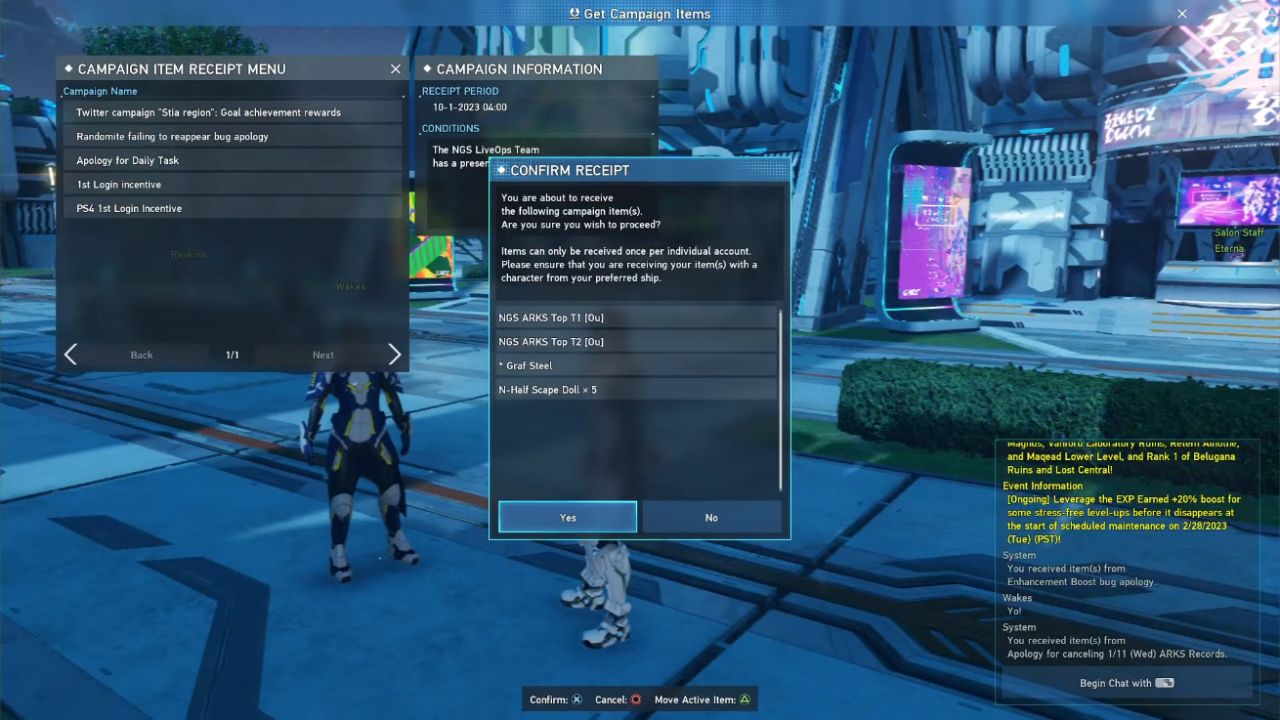The height and width of the screenshot is (720, 1280).
Task: Confirm receipt with the Yes button
Action: [x=567, y=517]
